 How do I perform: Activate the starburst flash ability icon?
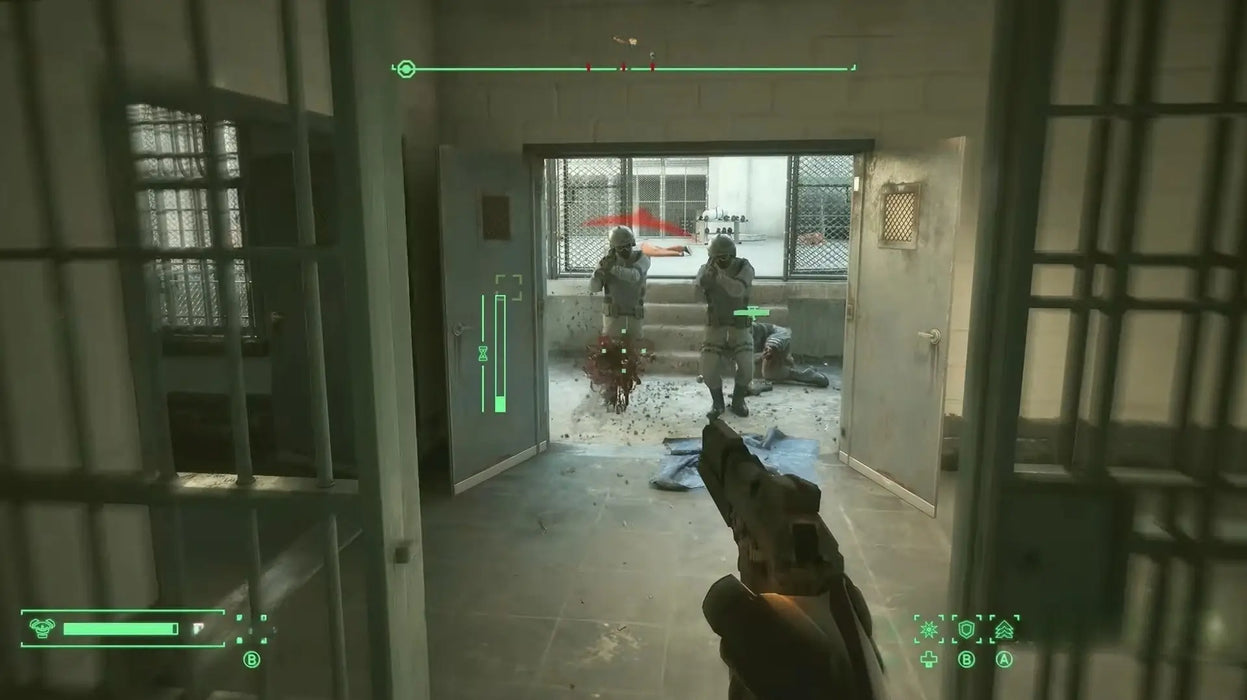pyautogui.click(x=929, y=629)
